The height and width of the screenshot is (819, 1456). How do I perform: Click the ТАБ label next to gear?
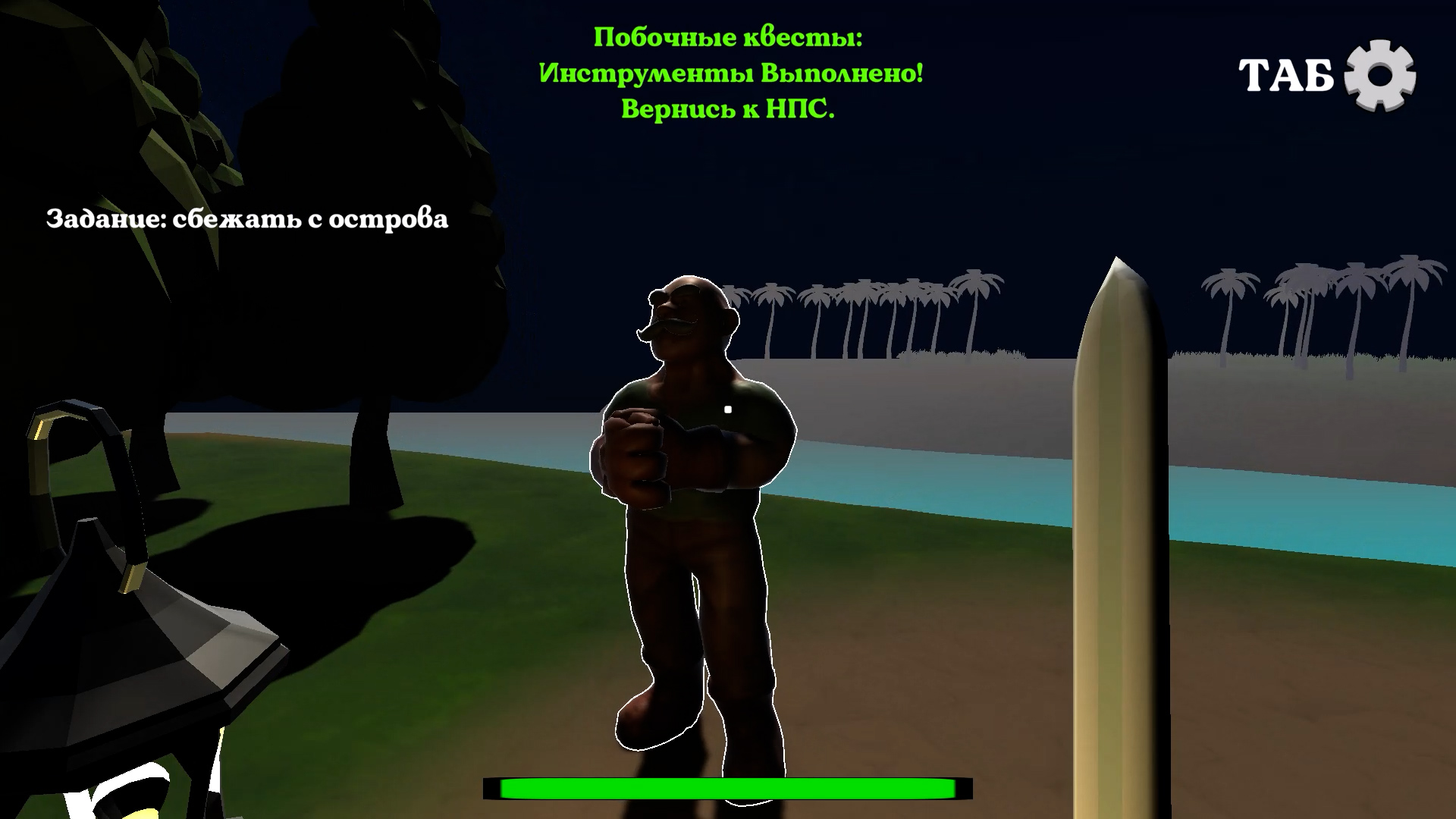[x=1285, y=74]
